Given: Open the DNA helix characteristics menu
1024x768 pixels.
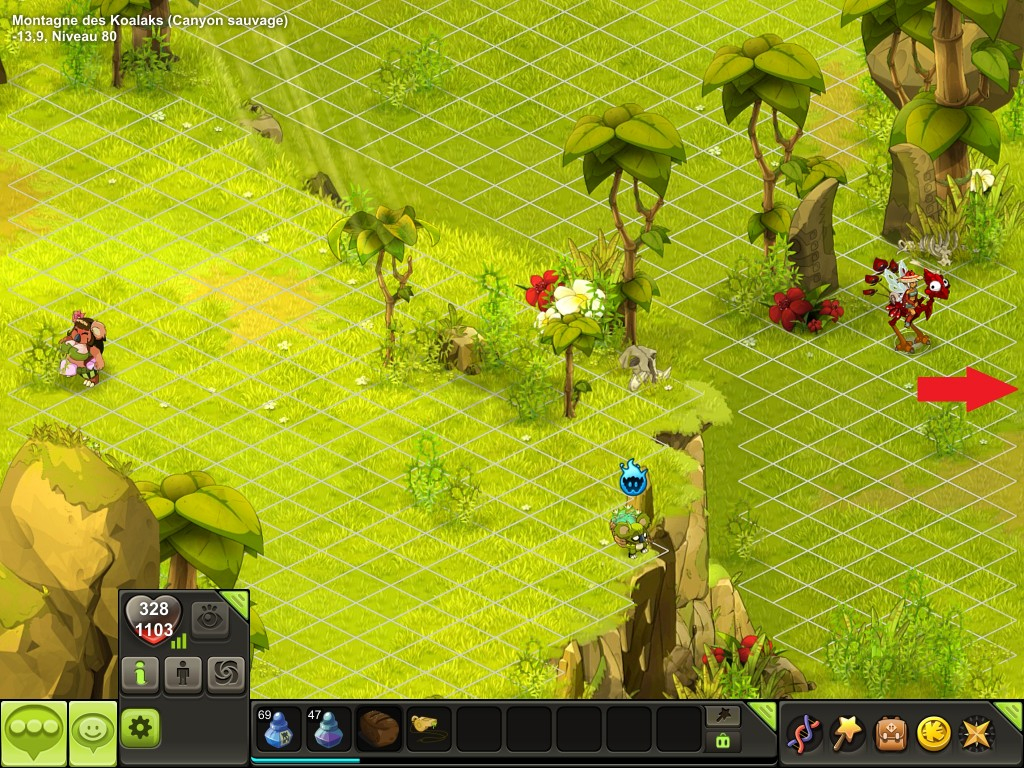Looking at the screenshot, I should coord(805,733).
